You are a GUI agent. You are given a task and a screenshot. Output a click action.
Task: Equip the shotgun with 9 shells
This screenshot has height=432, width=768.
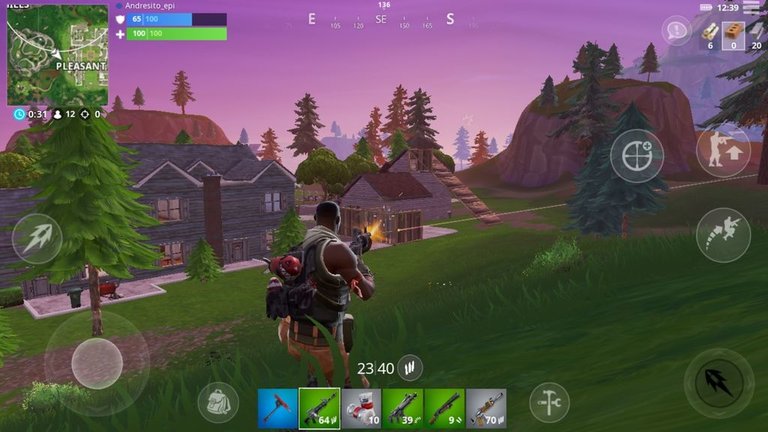(443, 408)
